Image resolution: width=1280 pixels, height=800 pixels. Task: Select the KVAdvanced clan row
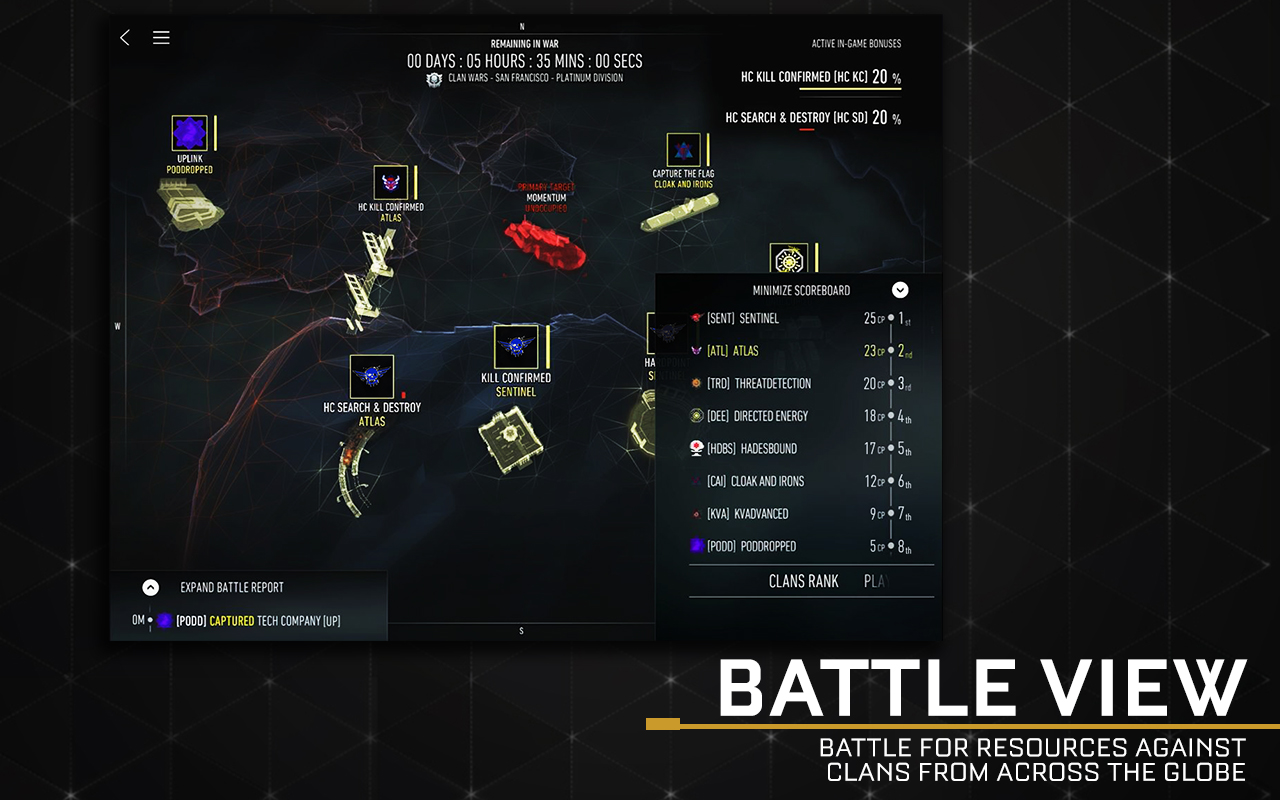[x=800, y=514]
